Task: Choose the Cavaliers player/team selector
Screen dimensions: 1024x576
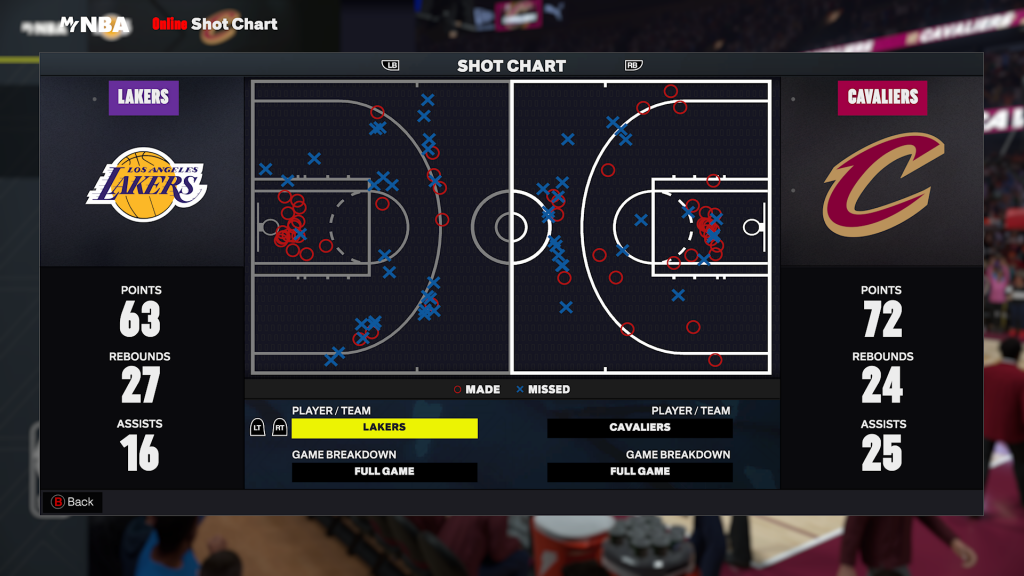Action: 640,428
